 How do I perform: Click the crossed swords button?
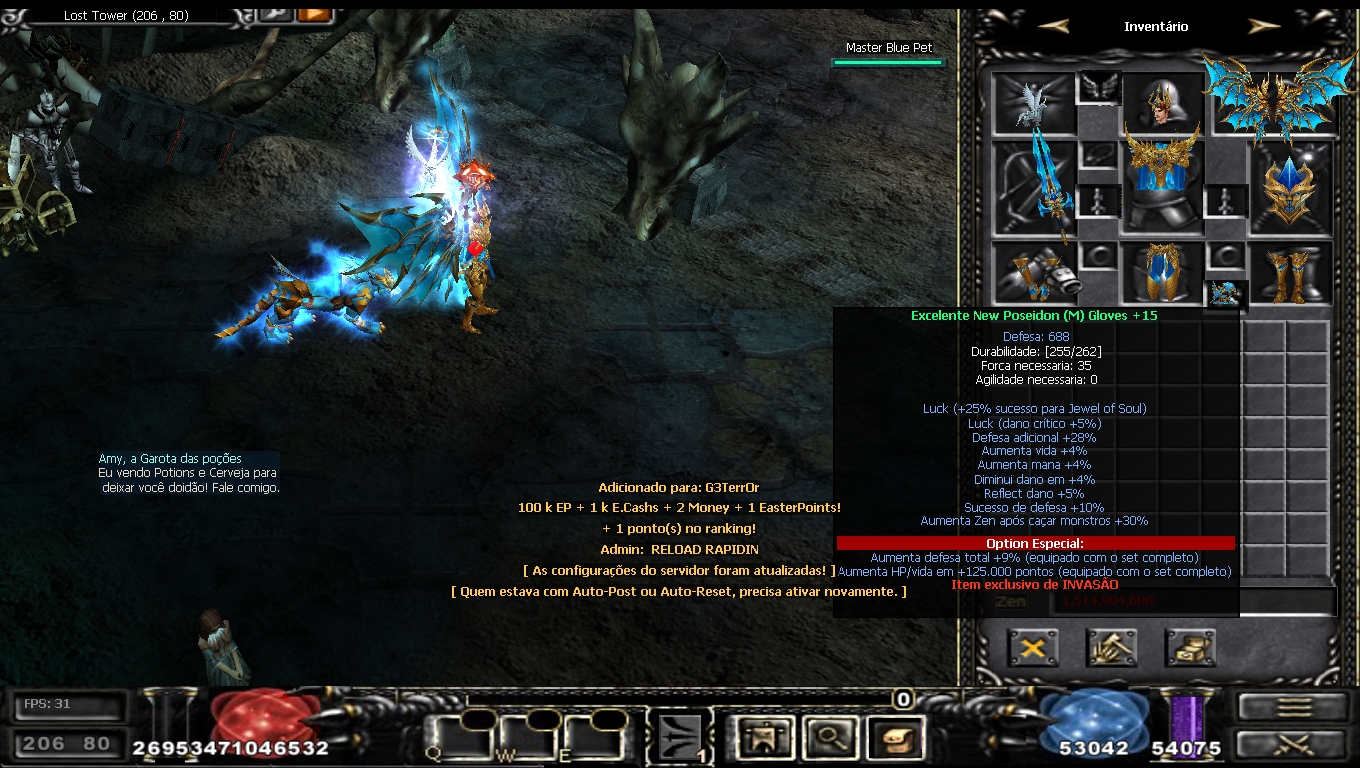[1294, 745]
